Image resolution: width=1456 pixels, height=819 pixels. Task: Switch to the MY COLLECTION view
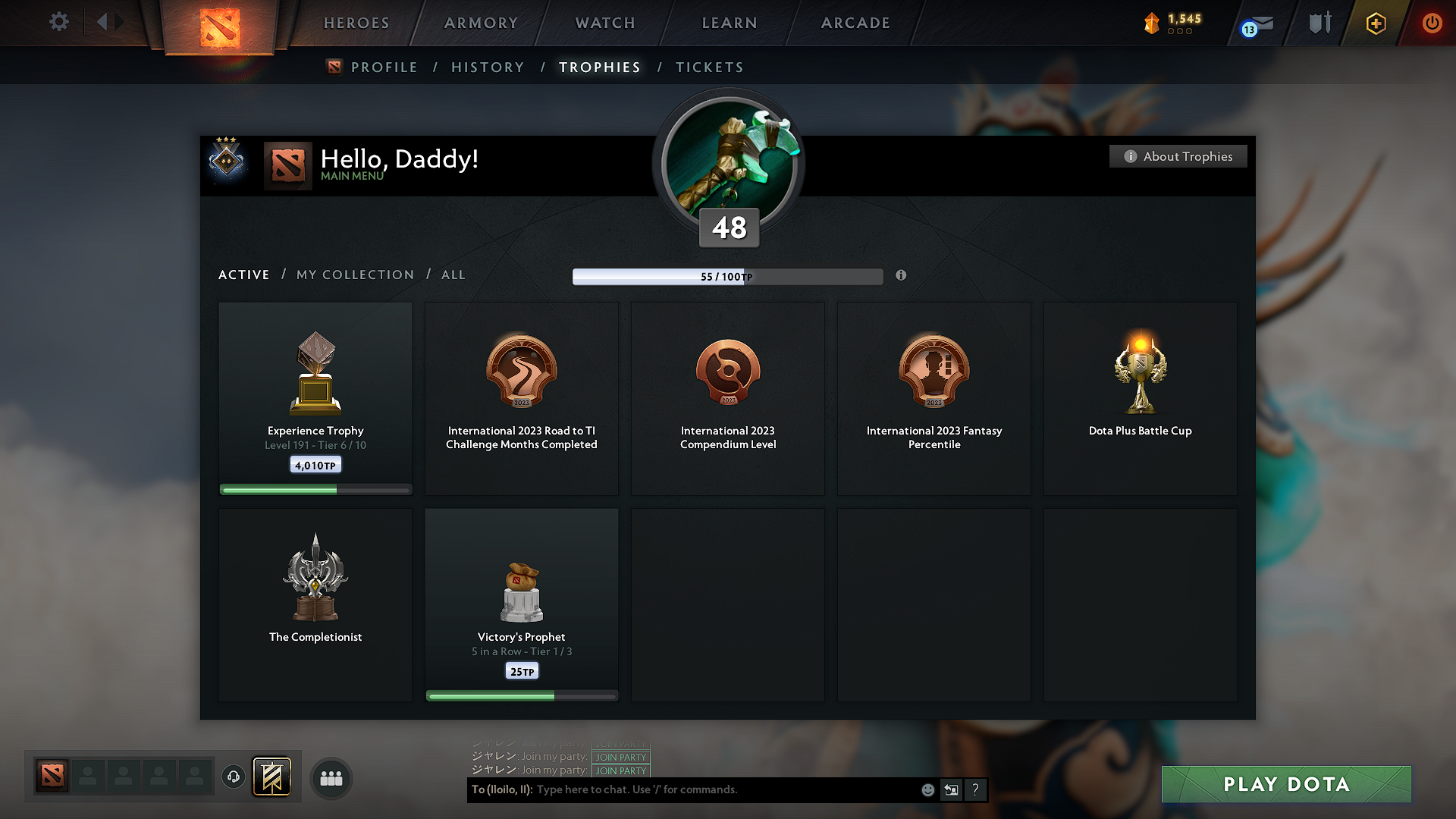tap(354, 275)
